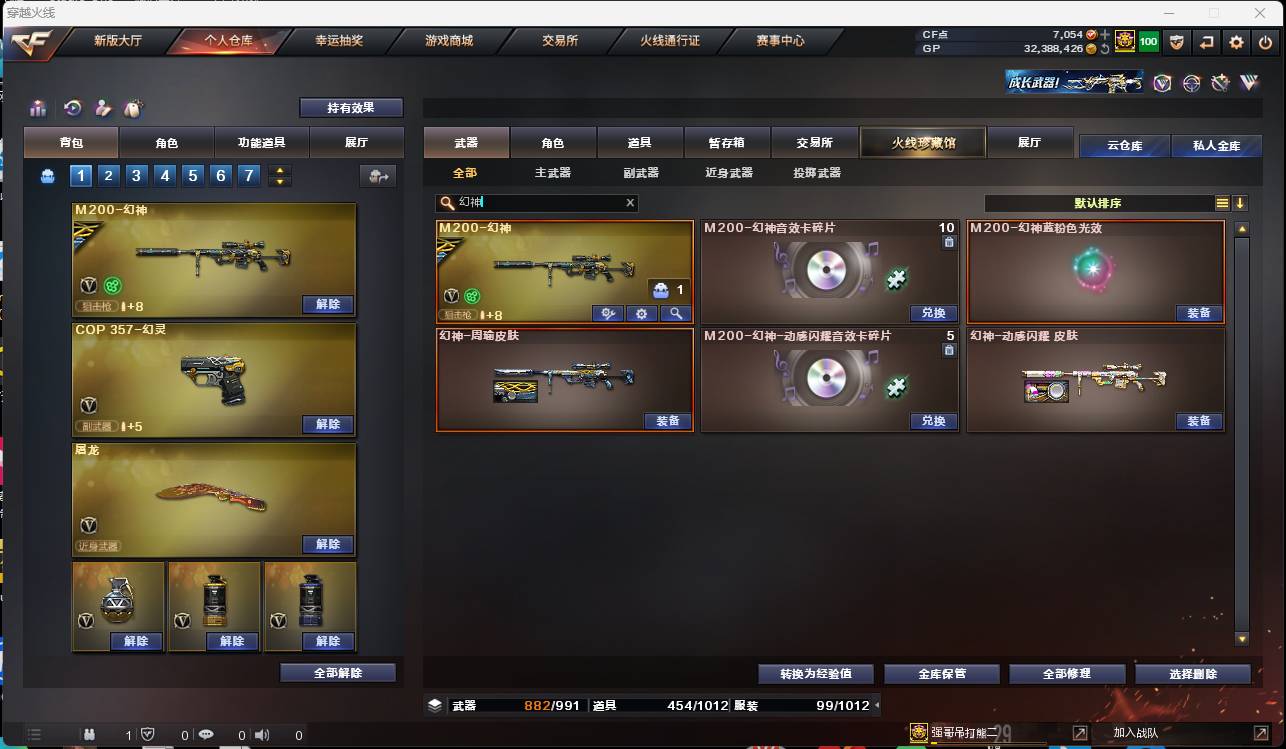Click the magnifier preview icon on M200-幻神 card
Screen dimensions: 1286x749
tap(677, 313)
